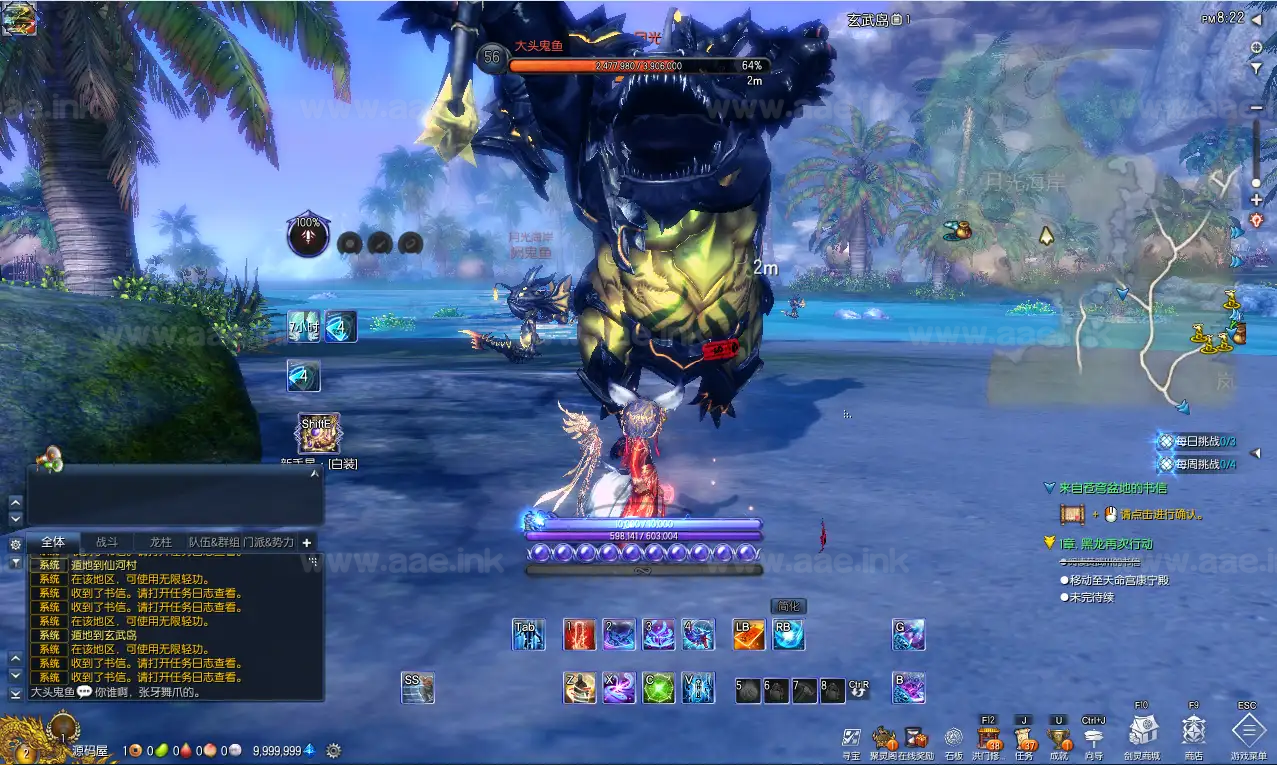Screen dimensions: 1277x765
Task: Activate the green skill on slot C
Action: (x=658, y=688)
